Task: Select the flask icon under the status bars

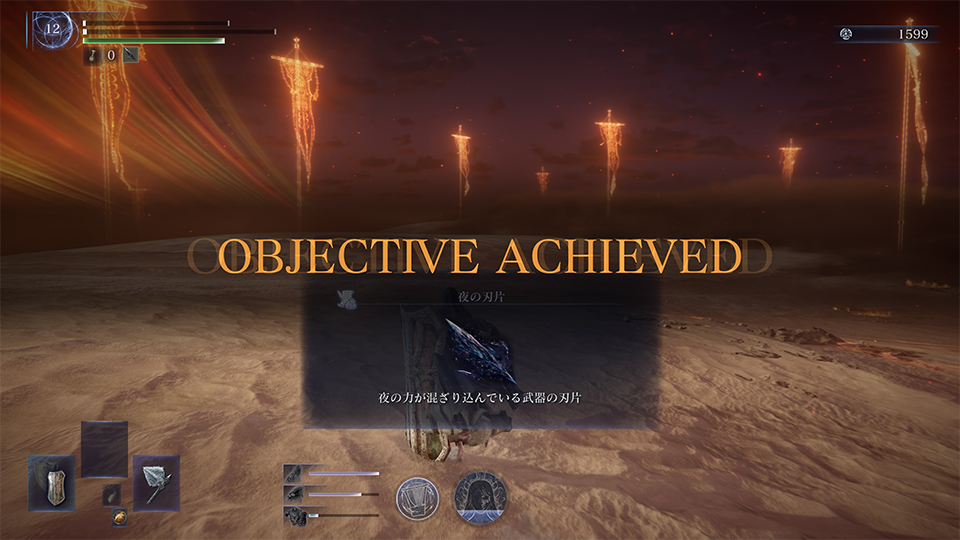Action: point(91,56)
